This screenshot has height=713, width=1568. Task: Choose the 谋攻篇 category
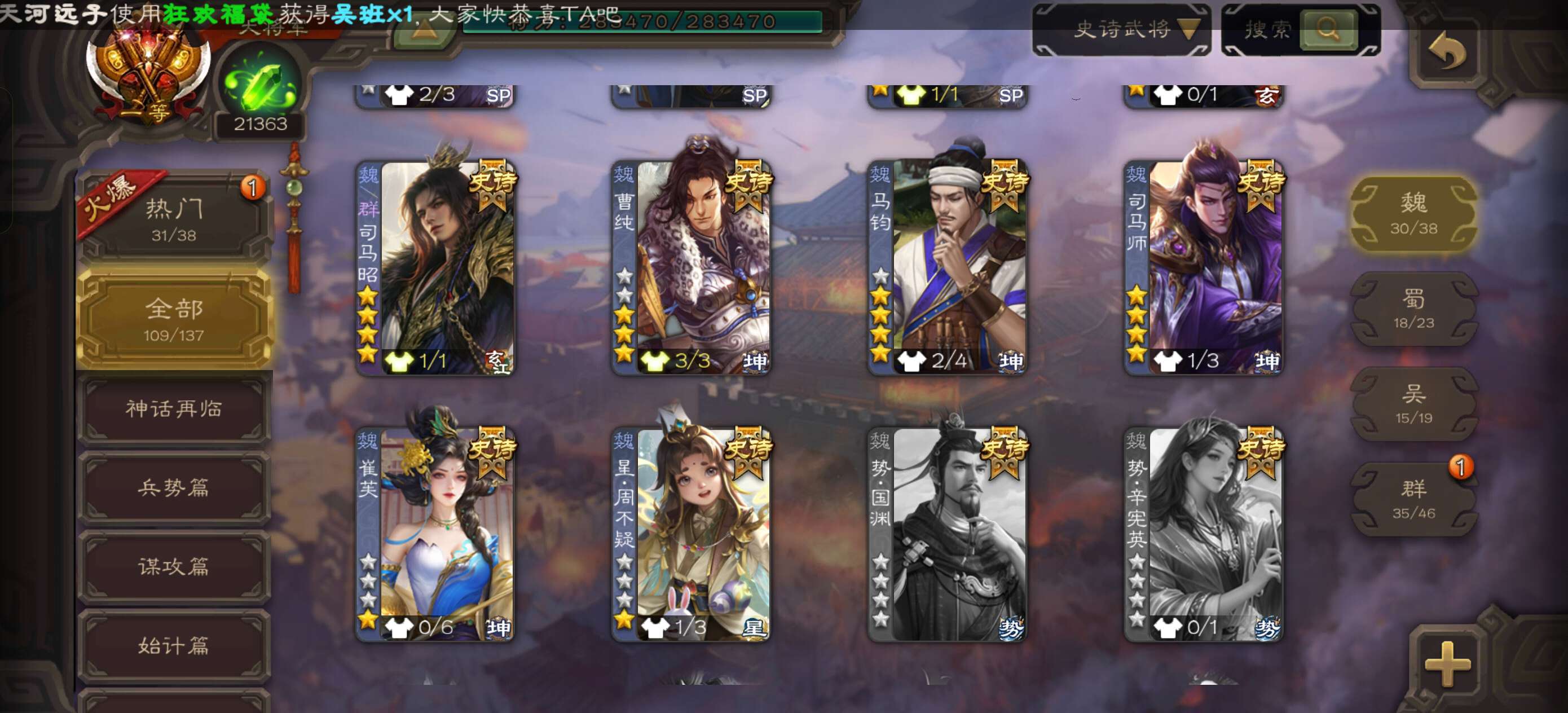pos(174,566)
